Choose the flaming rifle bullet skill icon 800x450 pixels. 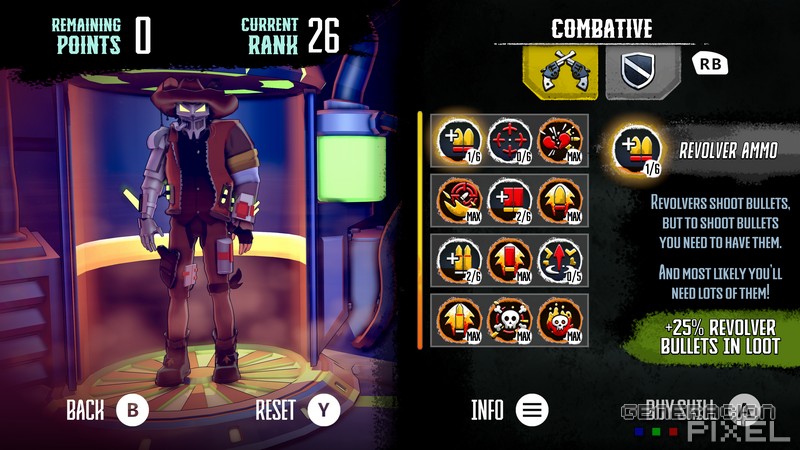point(459,322)
